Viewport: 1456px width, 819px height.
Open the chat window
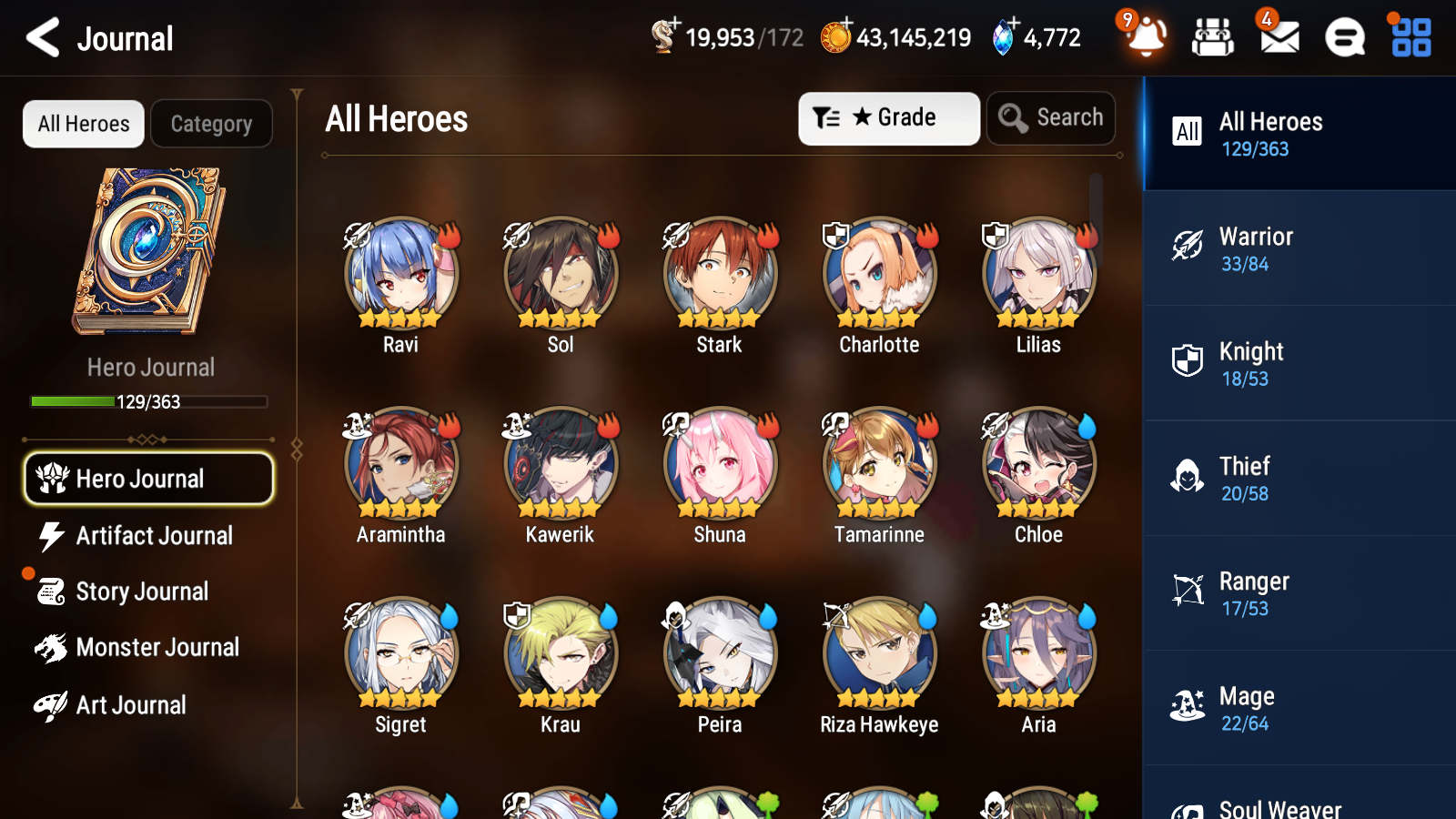click(x=1343, y=37)
